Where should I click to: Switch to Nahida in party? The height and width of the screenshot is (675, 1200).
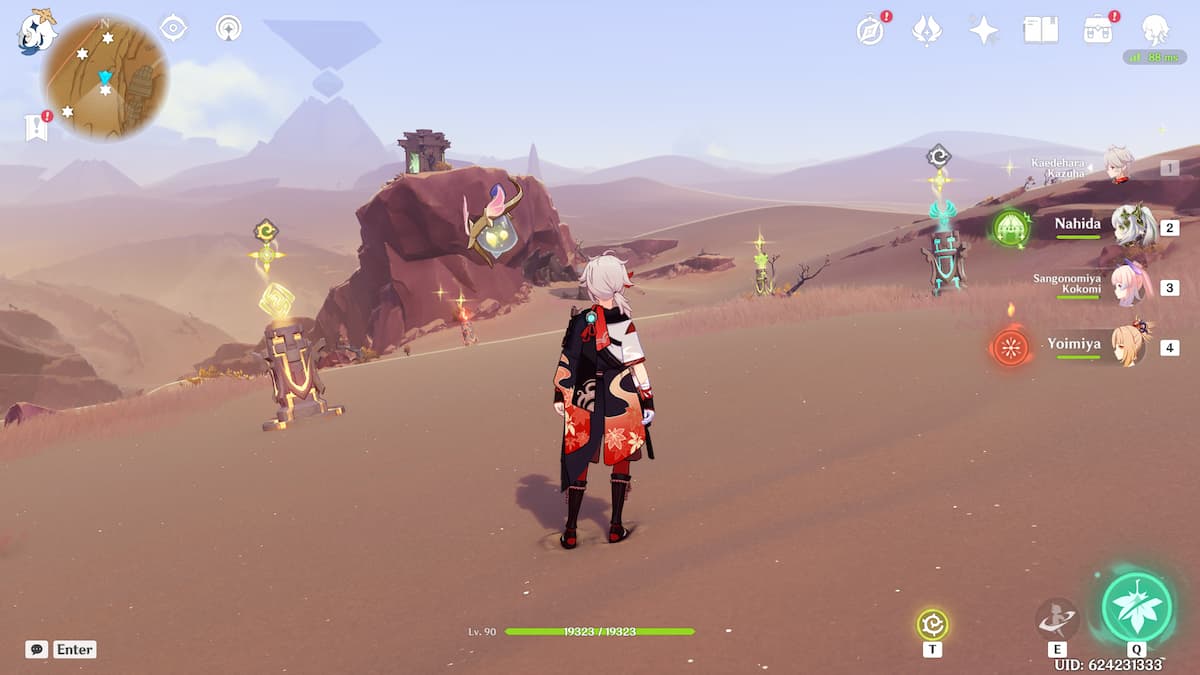pos(1130,226)
